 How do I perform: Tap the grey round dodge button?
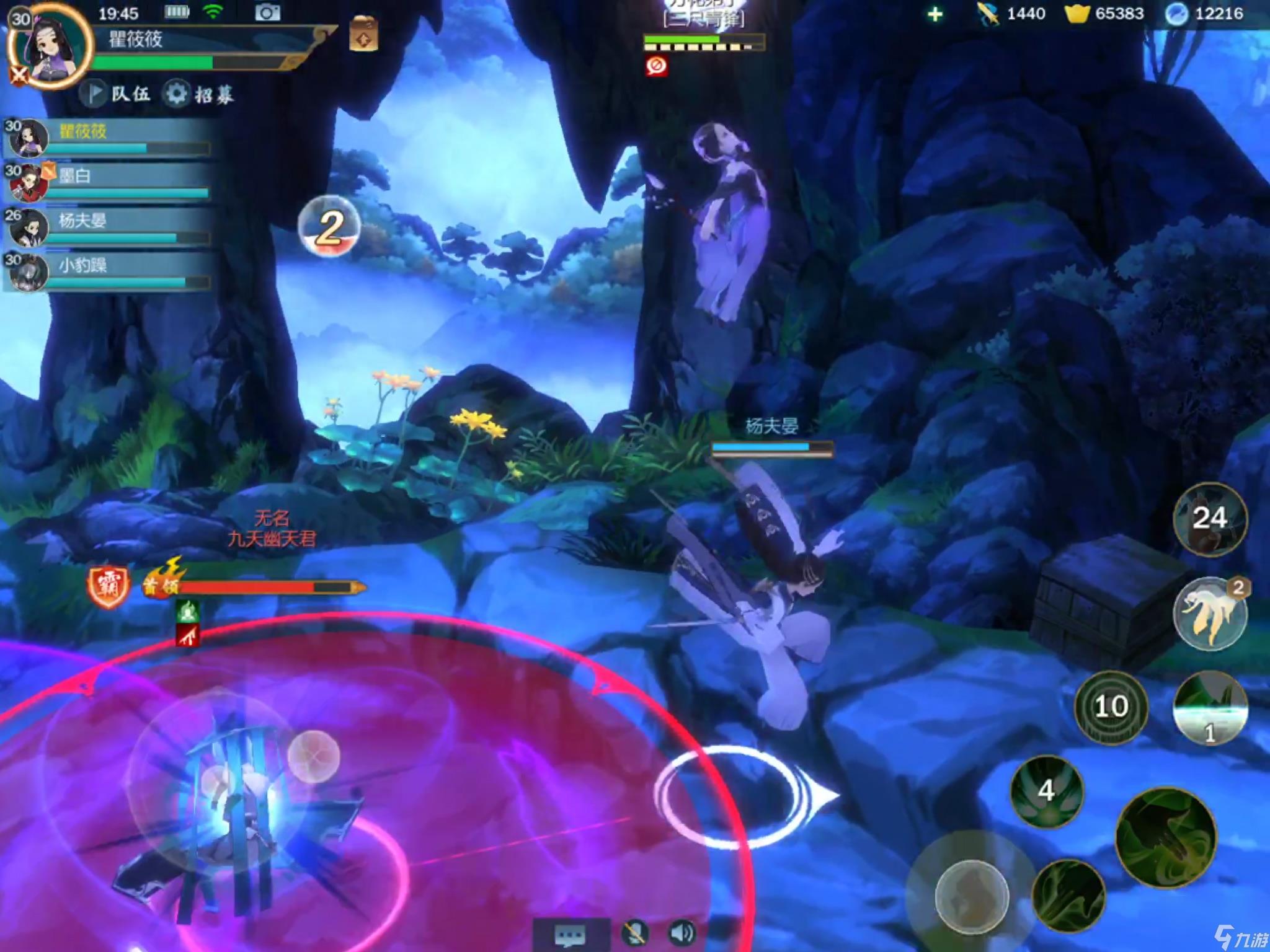971,896
